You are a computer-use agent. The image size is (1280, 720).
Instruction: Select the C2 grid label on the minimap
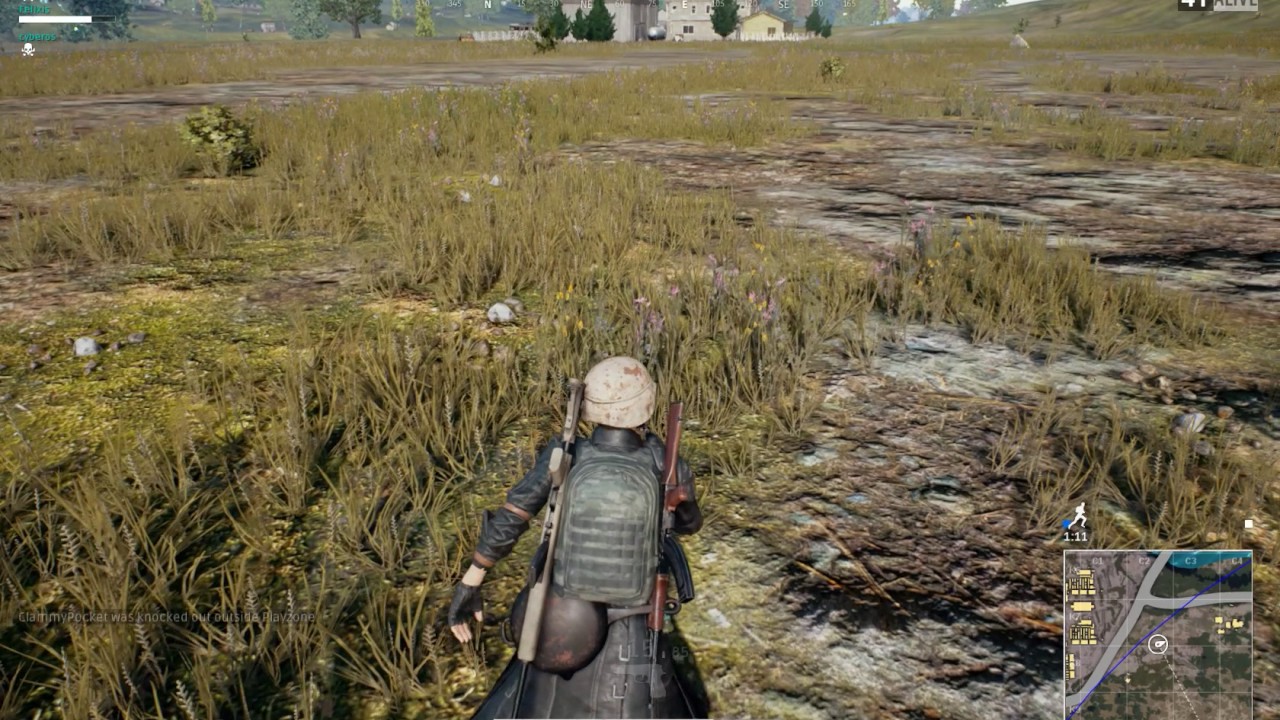click(x=1144, y=561)
